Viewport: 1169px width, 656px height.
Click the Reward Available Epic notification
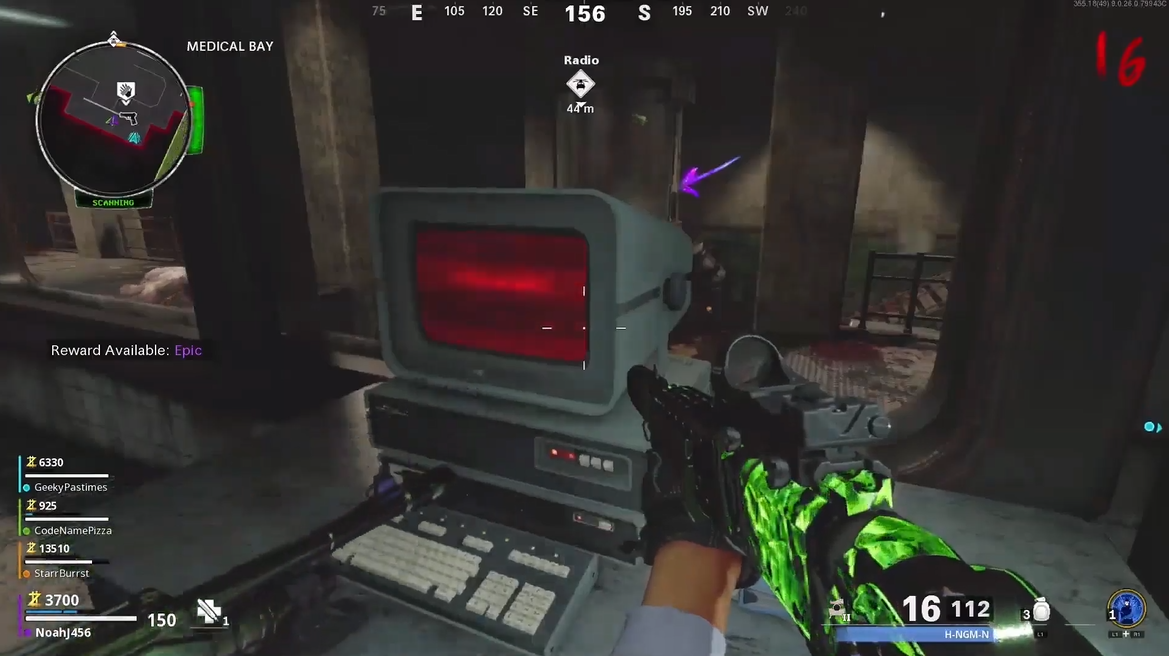[x=127, y=351]
